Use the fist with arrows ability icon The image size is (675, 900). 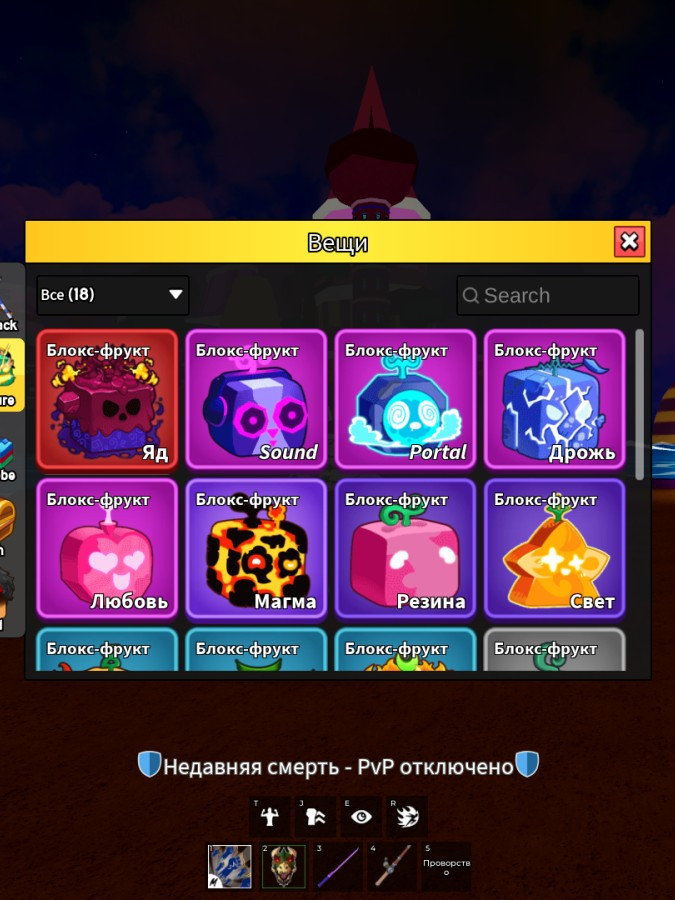[x=316, y=817]
